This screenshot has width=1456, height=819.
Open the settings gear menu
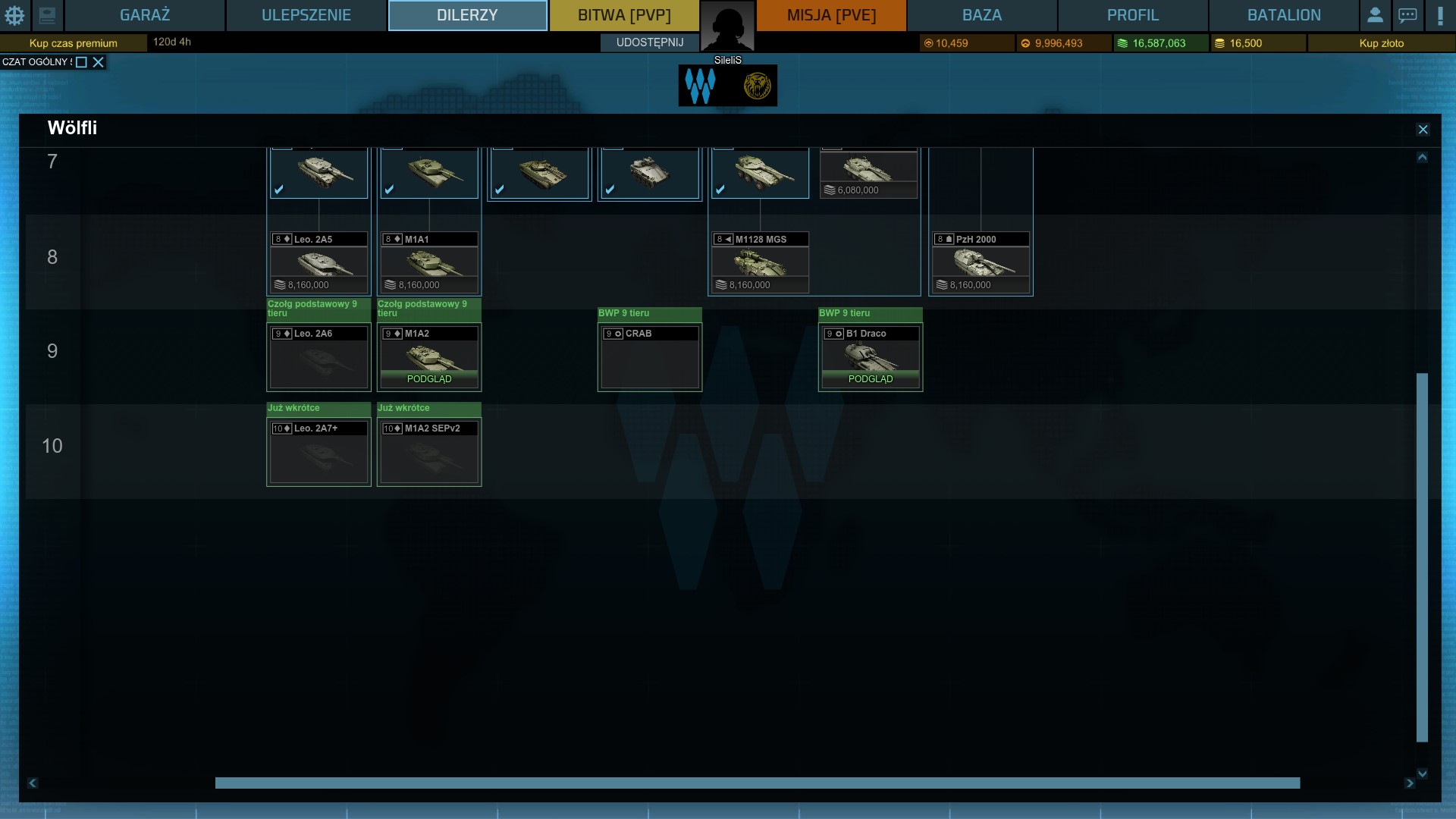tap(14, 15)
